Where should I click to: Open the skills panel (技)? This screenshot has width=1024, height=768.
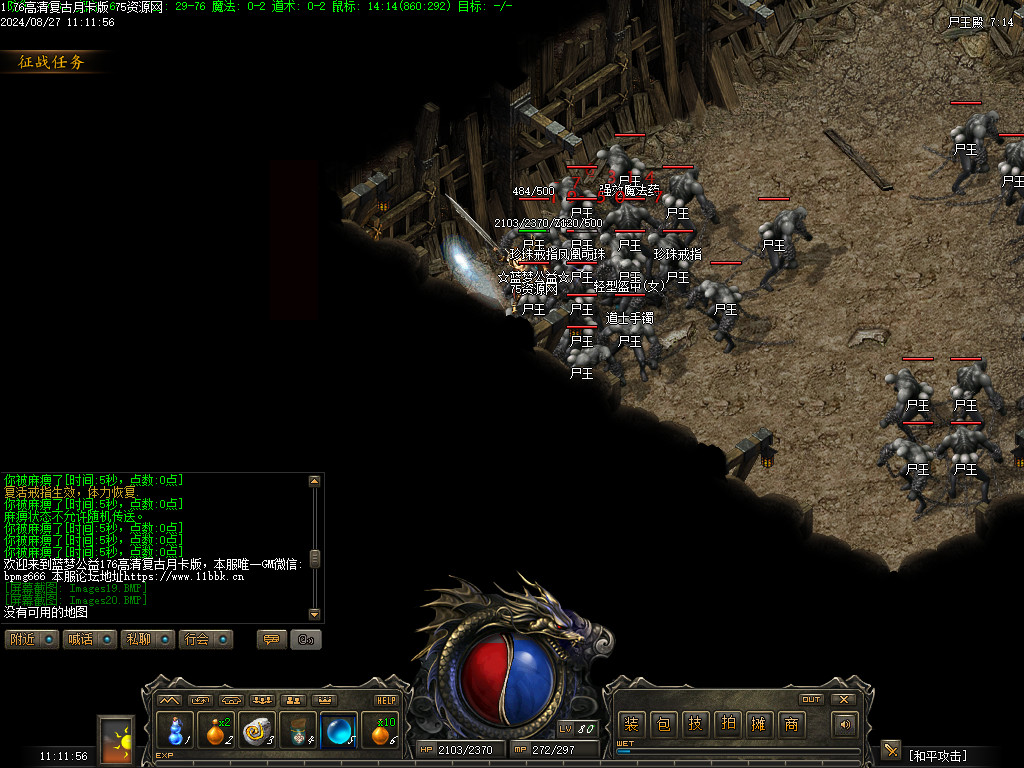tap(695, 725)
